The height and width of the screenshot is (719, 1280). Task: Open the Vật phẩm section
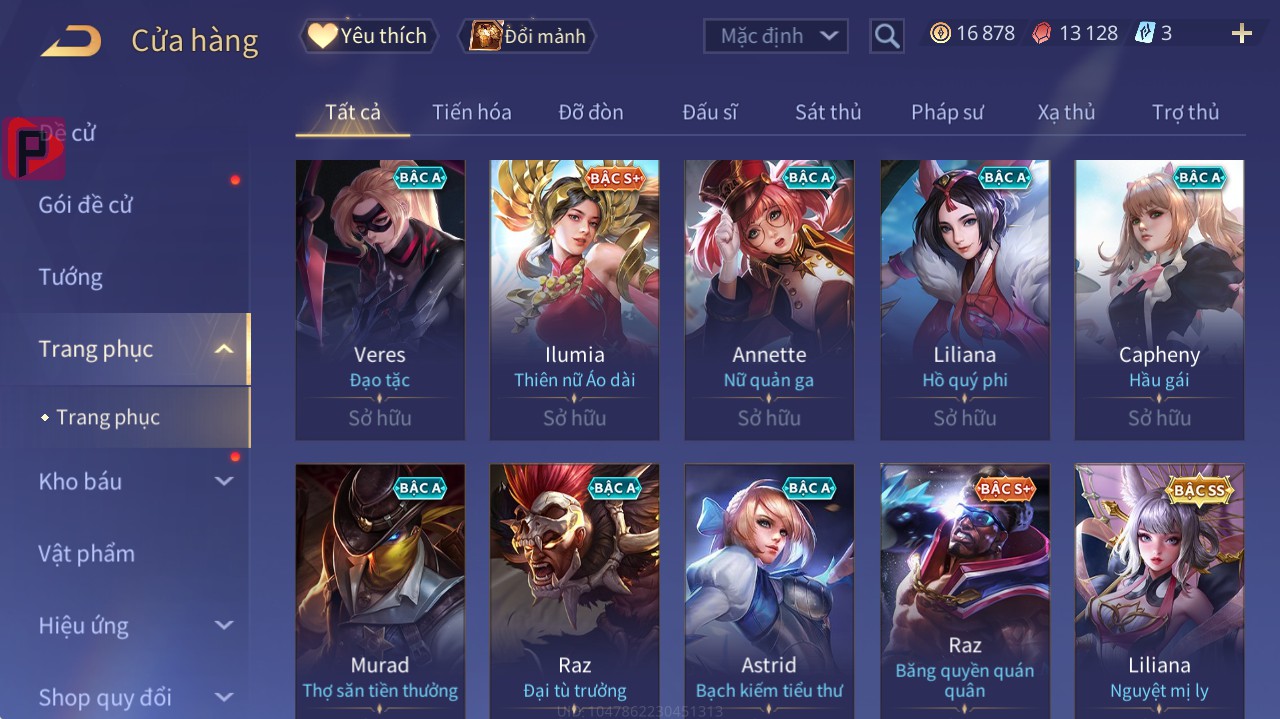click(x=86, y=553)
